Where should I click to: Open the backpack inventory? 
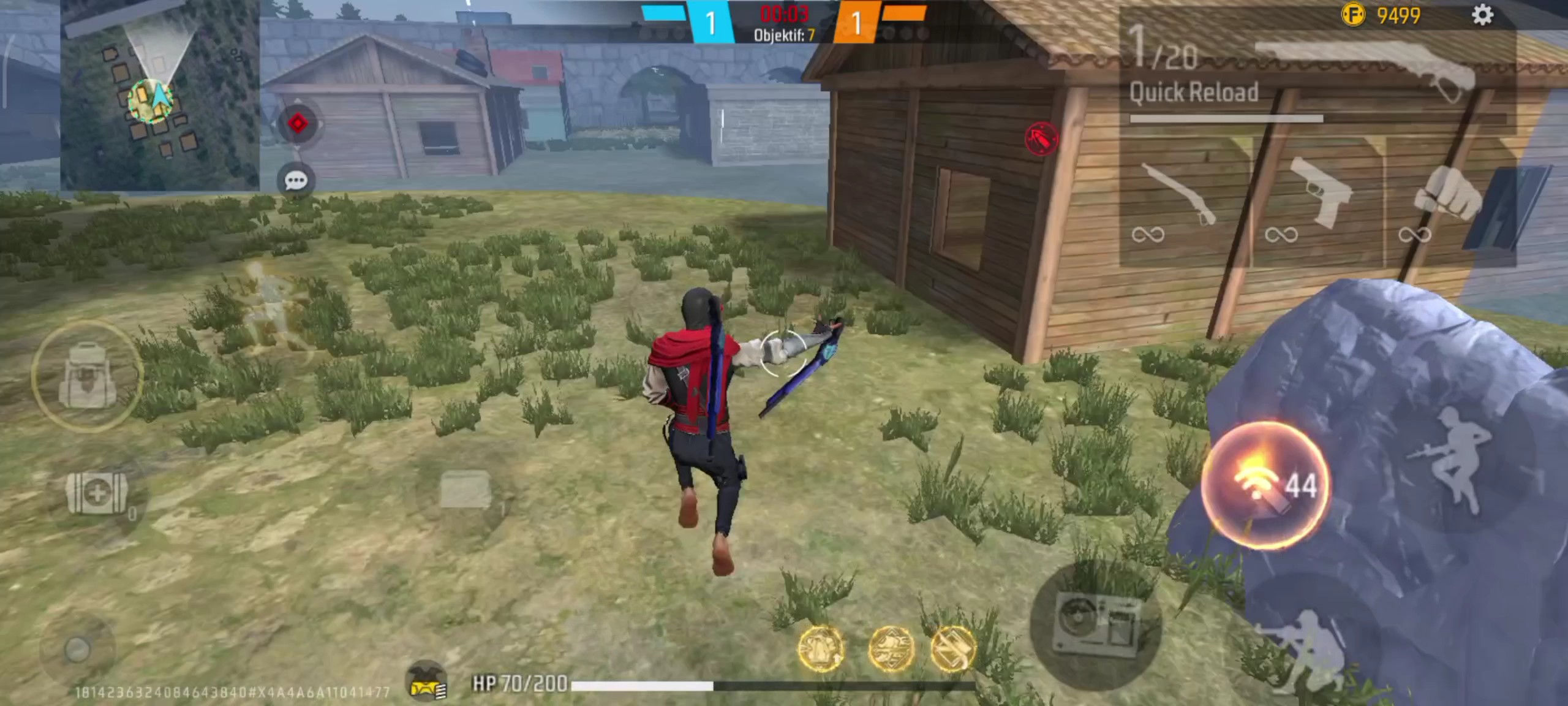tap(87, 375)
